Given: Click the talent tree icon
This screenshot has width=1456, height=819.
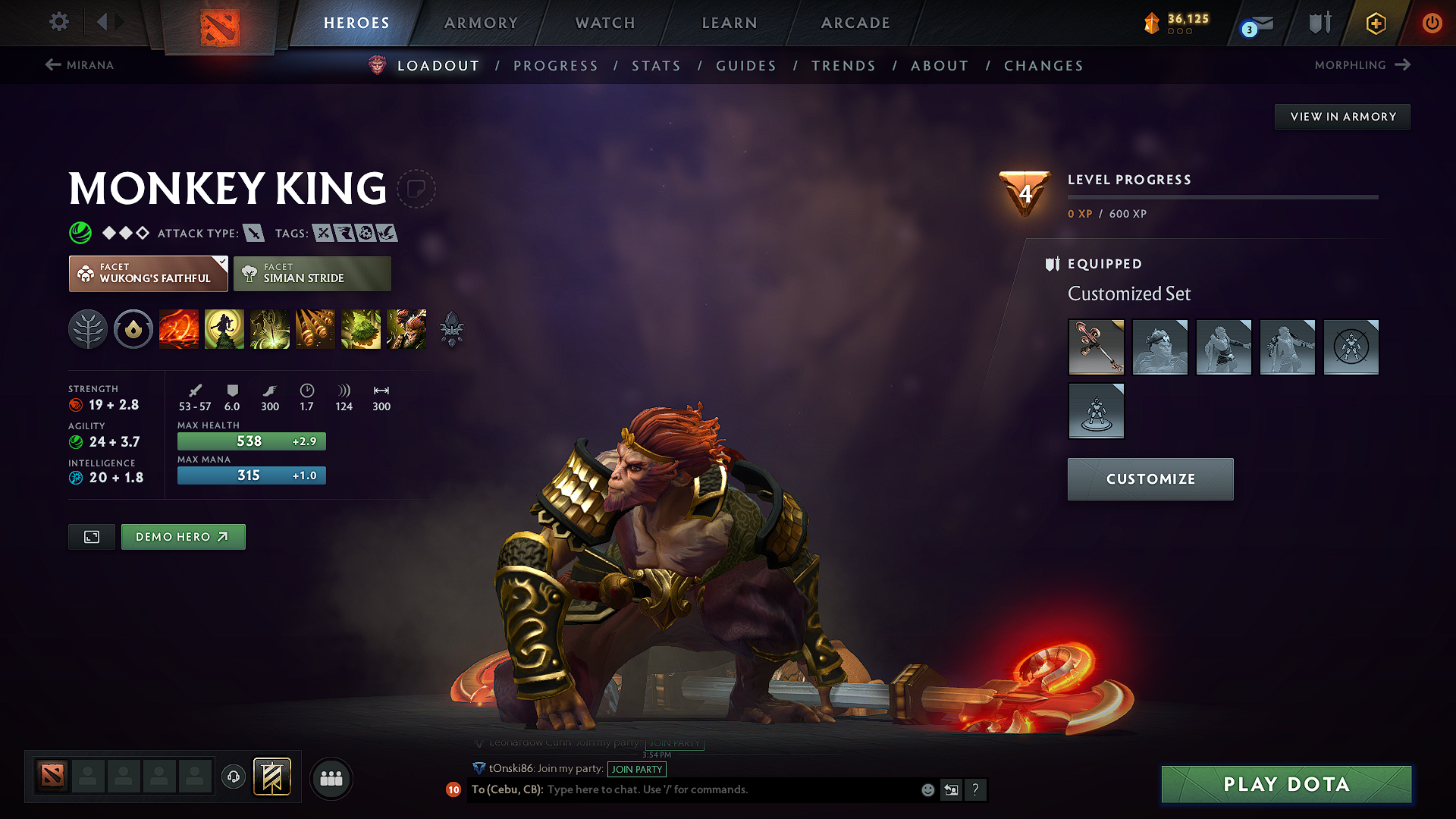Looking at the screenshot, I should [88, 329].
